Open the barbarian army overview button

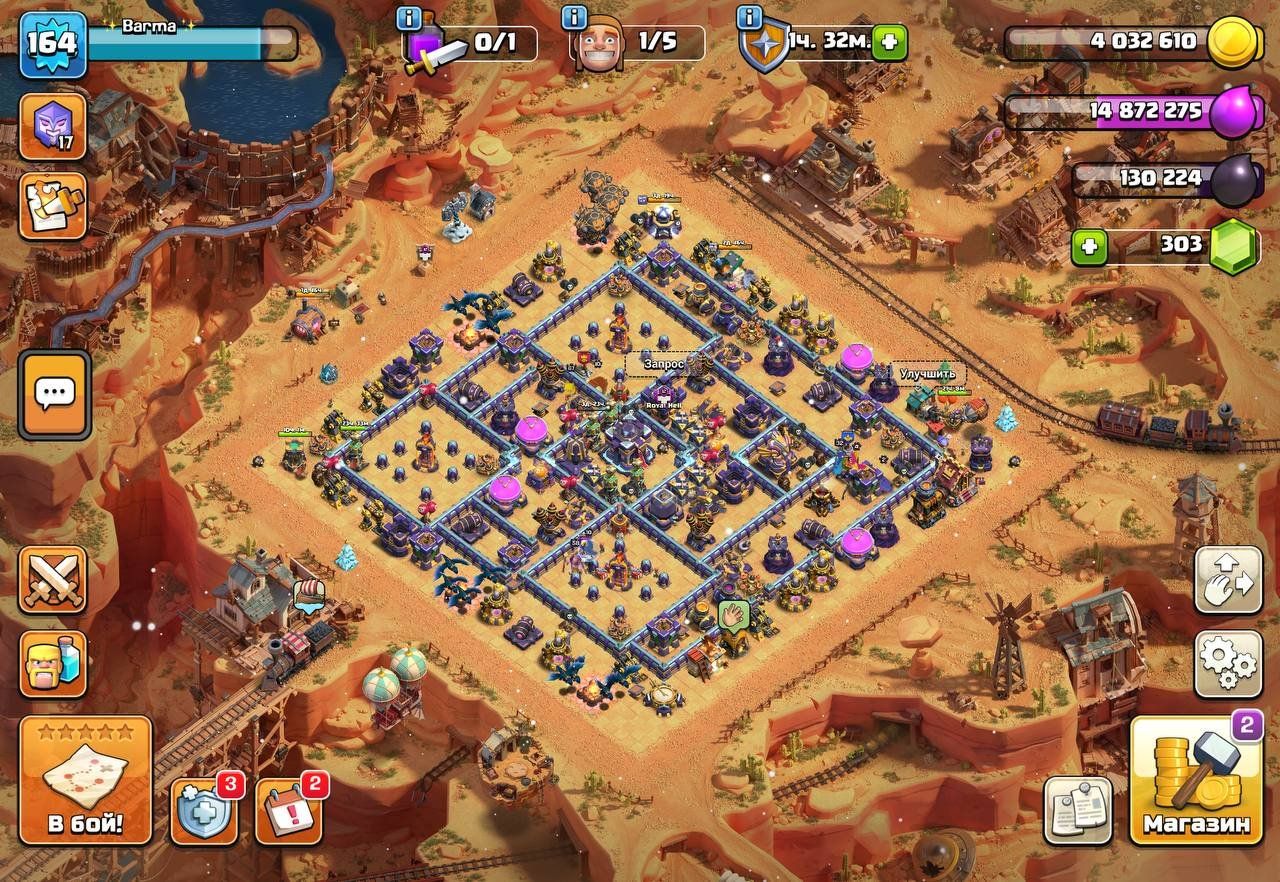[53, 663]
